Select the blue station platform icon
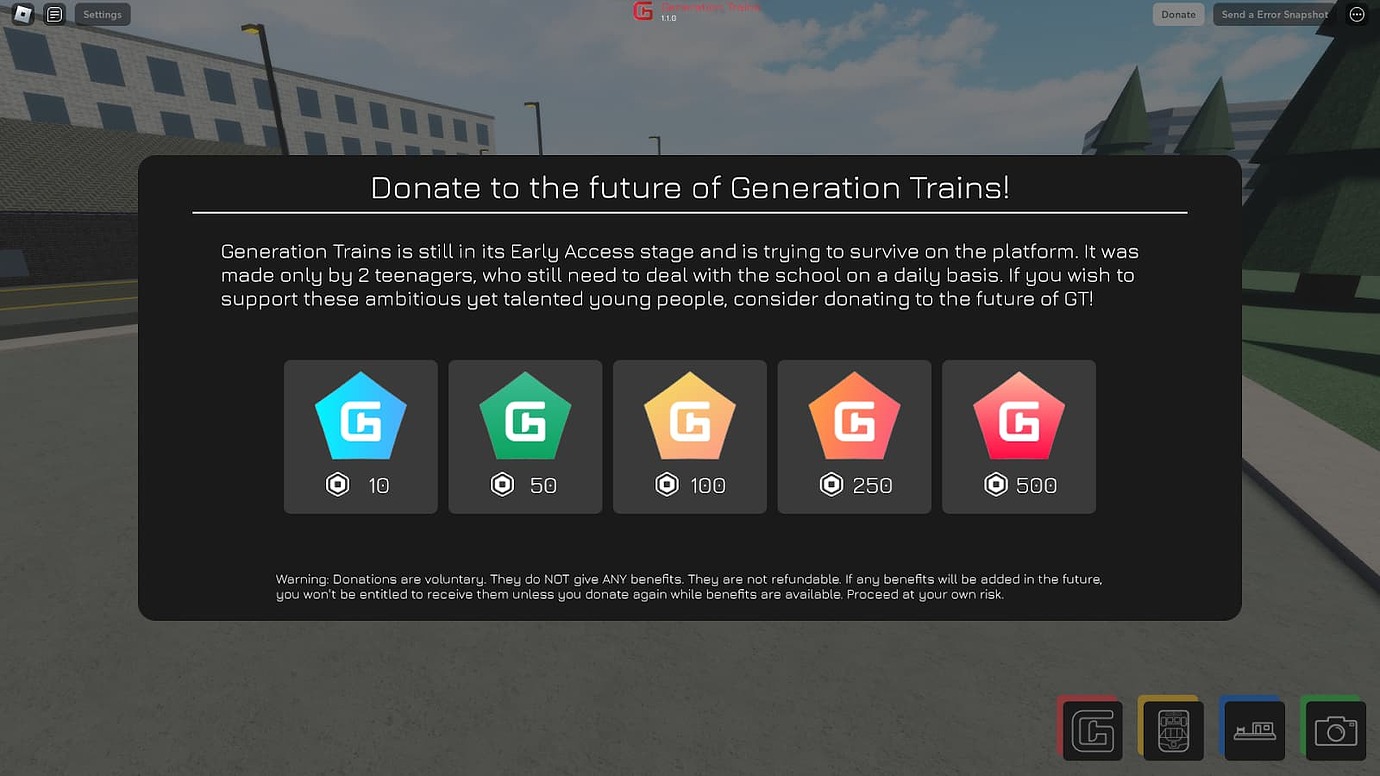This screenshot has height=776, width=1380. (x=1253, y=729)
